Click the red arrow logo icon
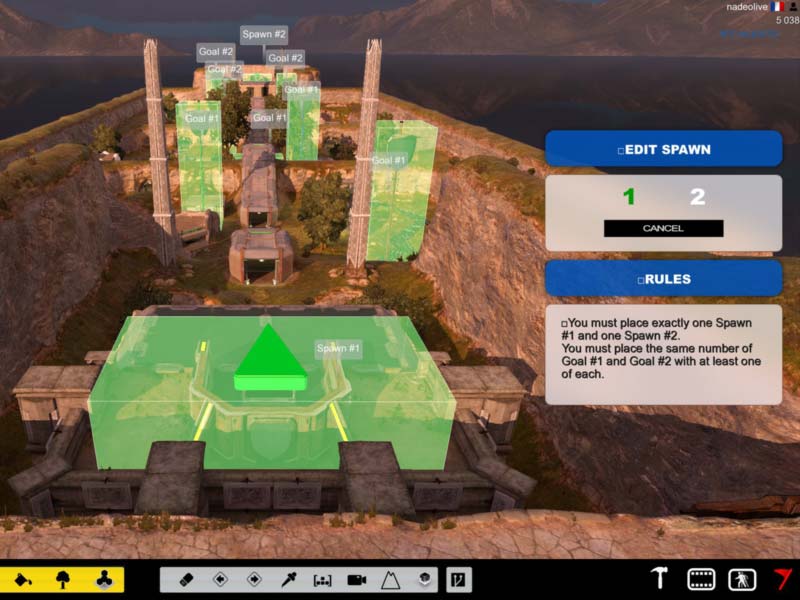This screenshot has height=600, width=800. point(781,578)
